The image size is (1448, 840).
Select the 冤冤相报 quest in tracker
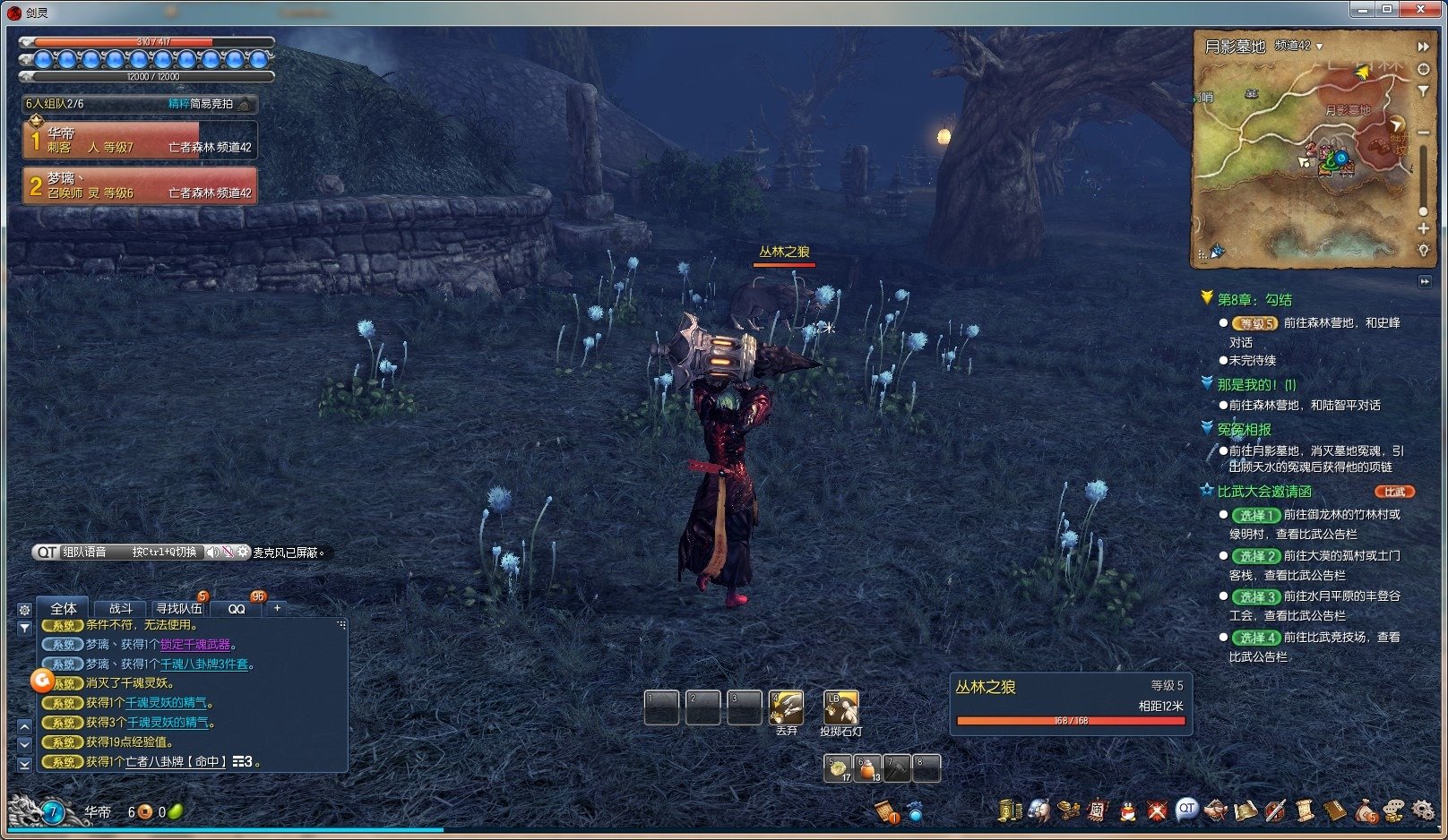[x=1244, y=430]
